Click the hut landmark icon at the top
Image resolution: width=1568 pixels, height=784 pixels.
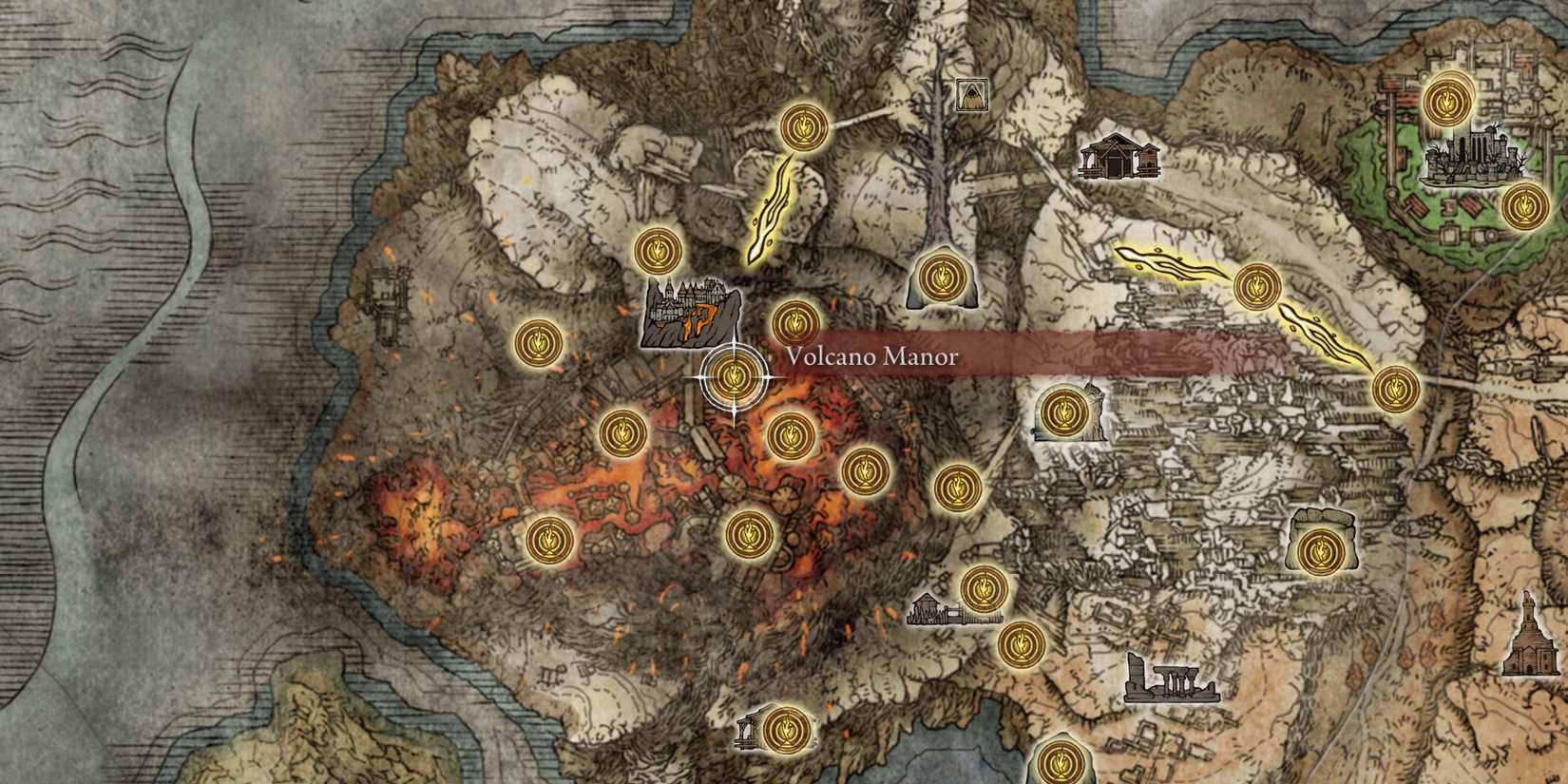1121,157
